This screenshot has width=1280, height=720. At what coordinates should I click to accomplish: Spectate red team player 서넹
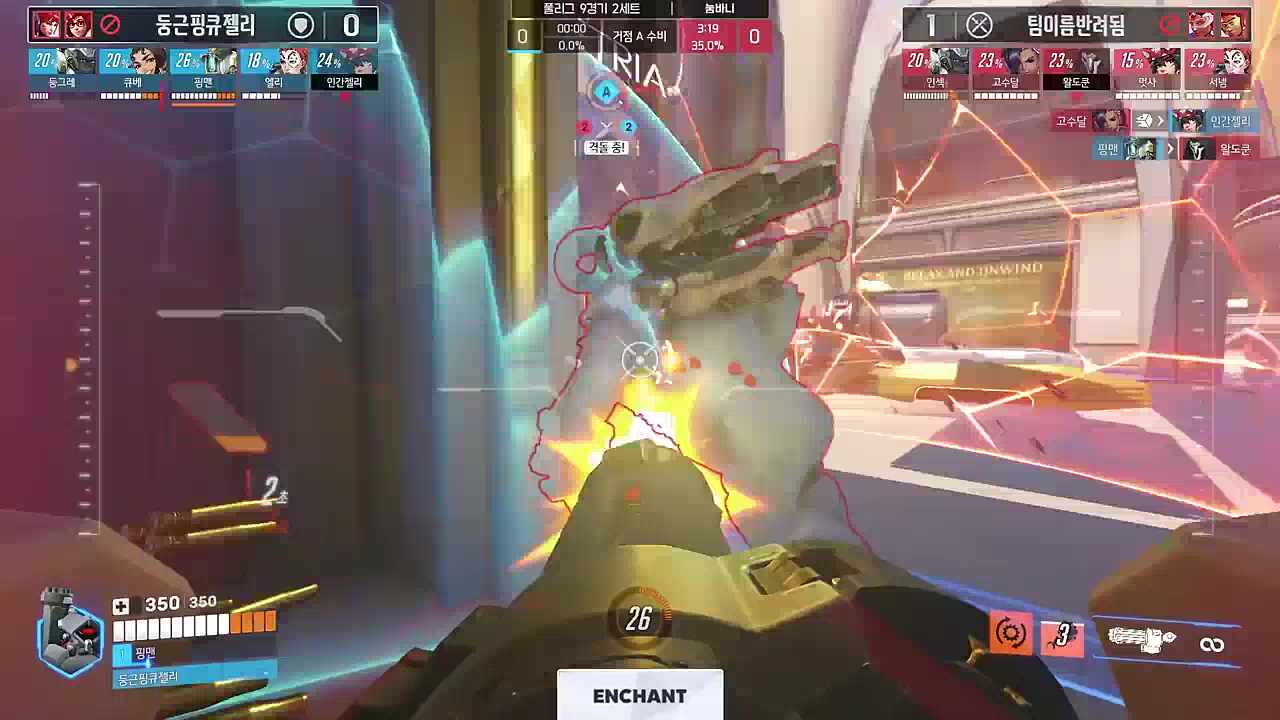point(1217,69)
